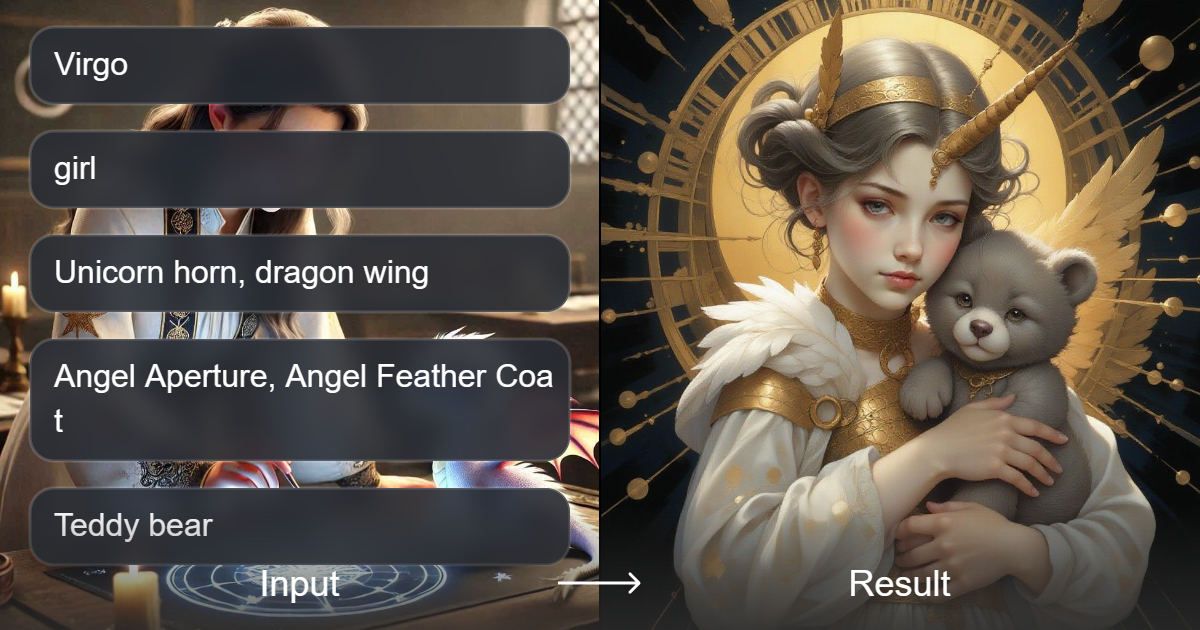Select the Virgo input field
The image size is (1200, 630).
tap(299, 66)
